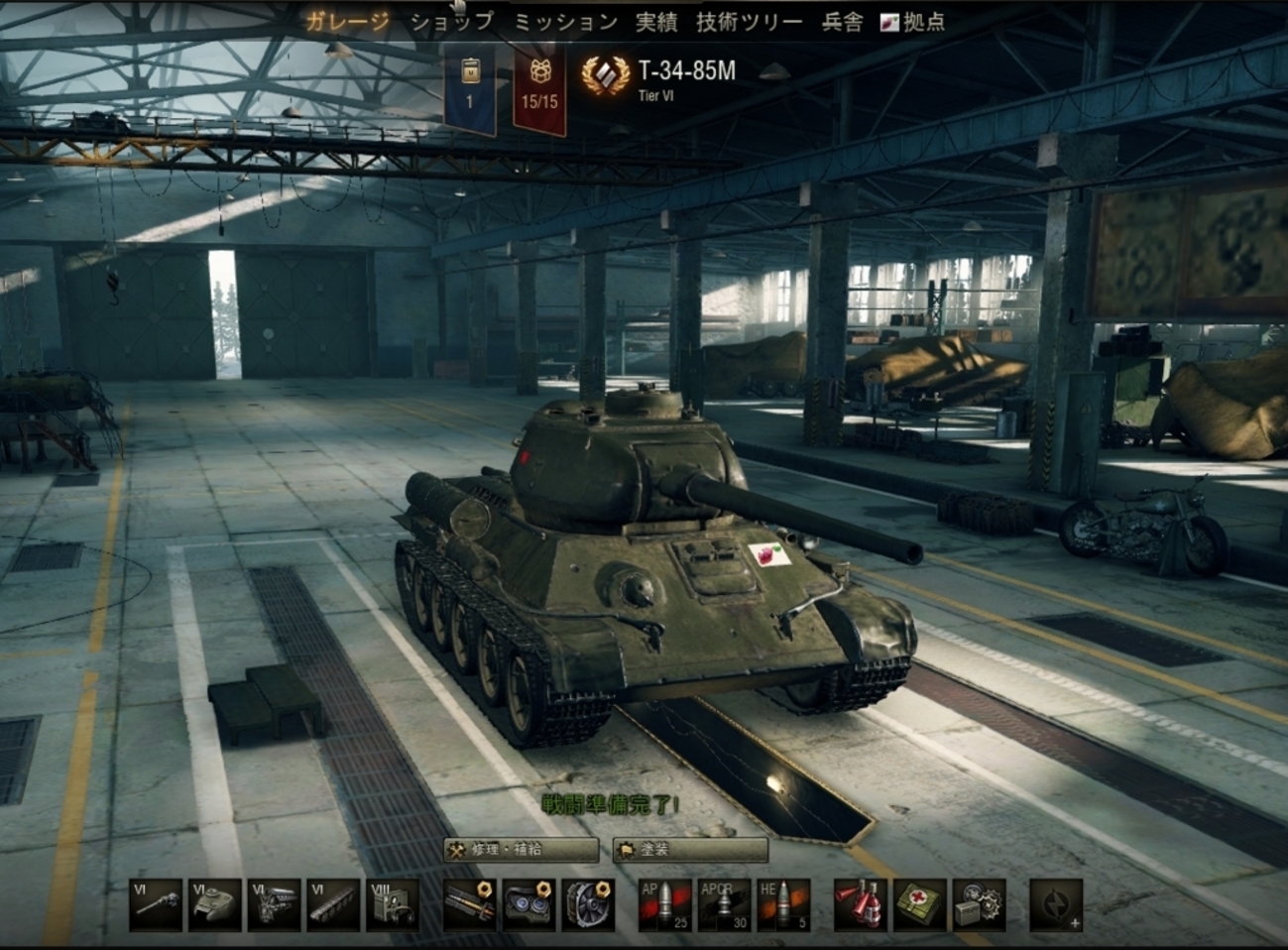Switch to the 兵舎 (Barracks) tab
Viewport: 1288px width, 950px height.
[x=842, y=22]
